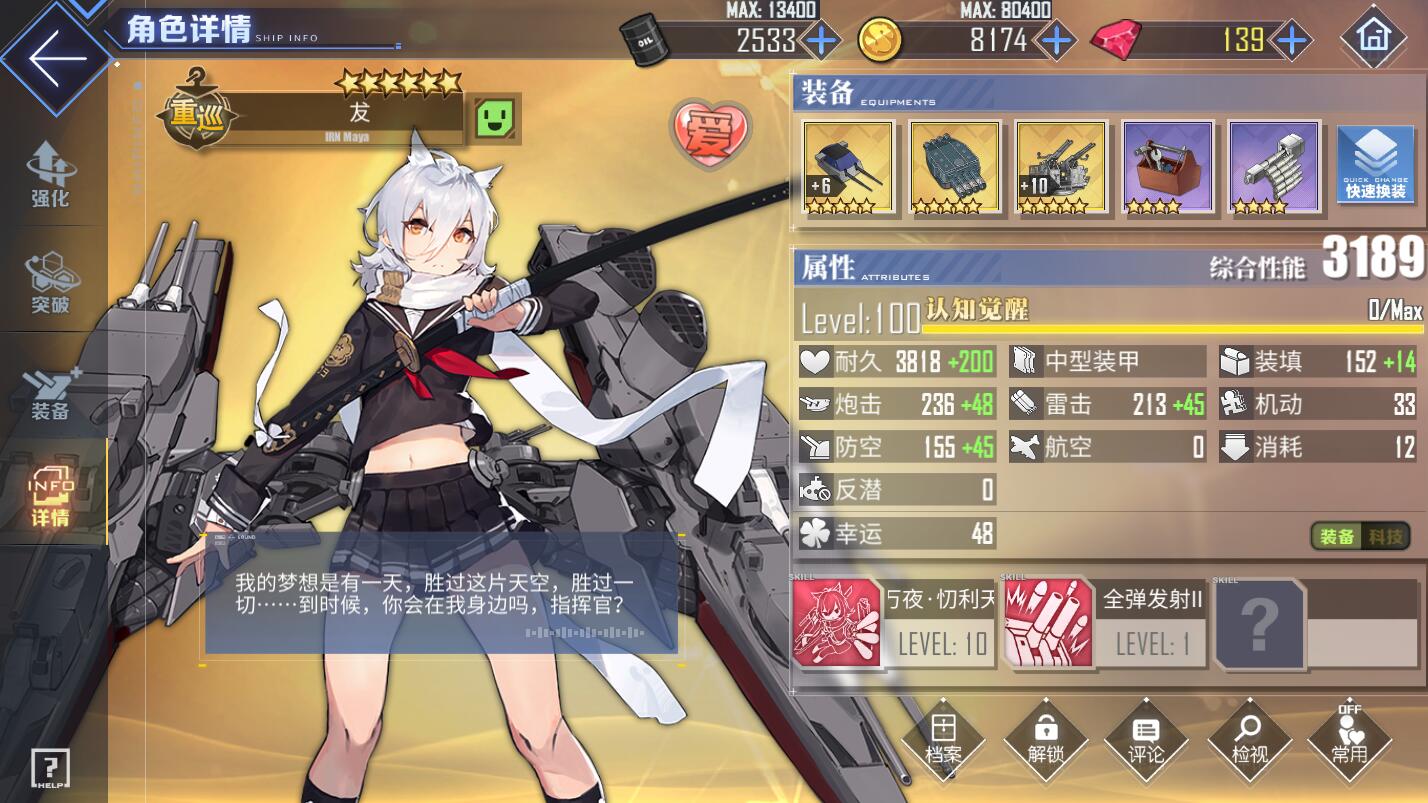The height and width of the screenshot is (803, 1428).
Task: Buy gems with the plus button
Action: pos(1292,41)
